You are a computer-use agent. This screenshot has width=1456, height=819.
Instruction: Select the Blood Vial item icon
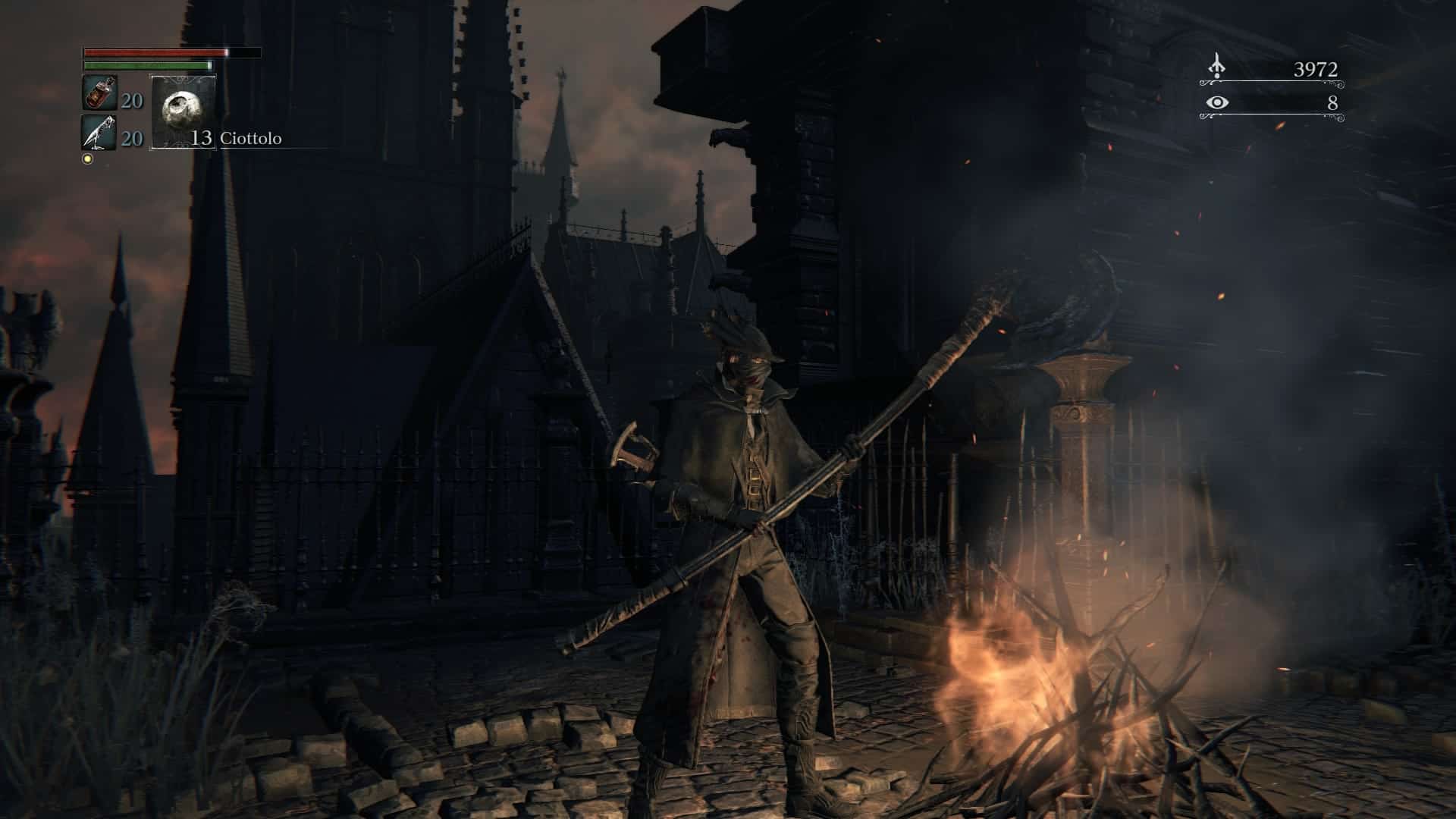pyautogui.click(x=99, y=93)
